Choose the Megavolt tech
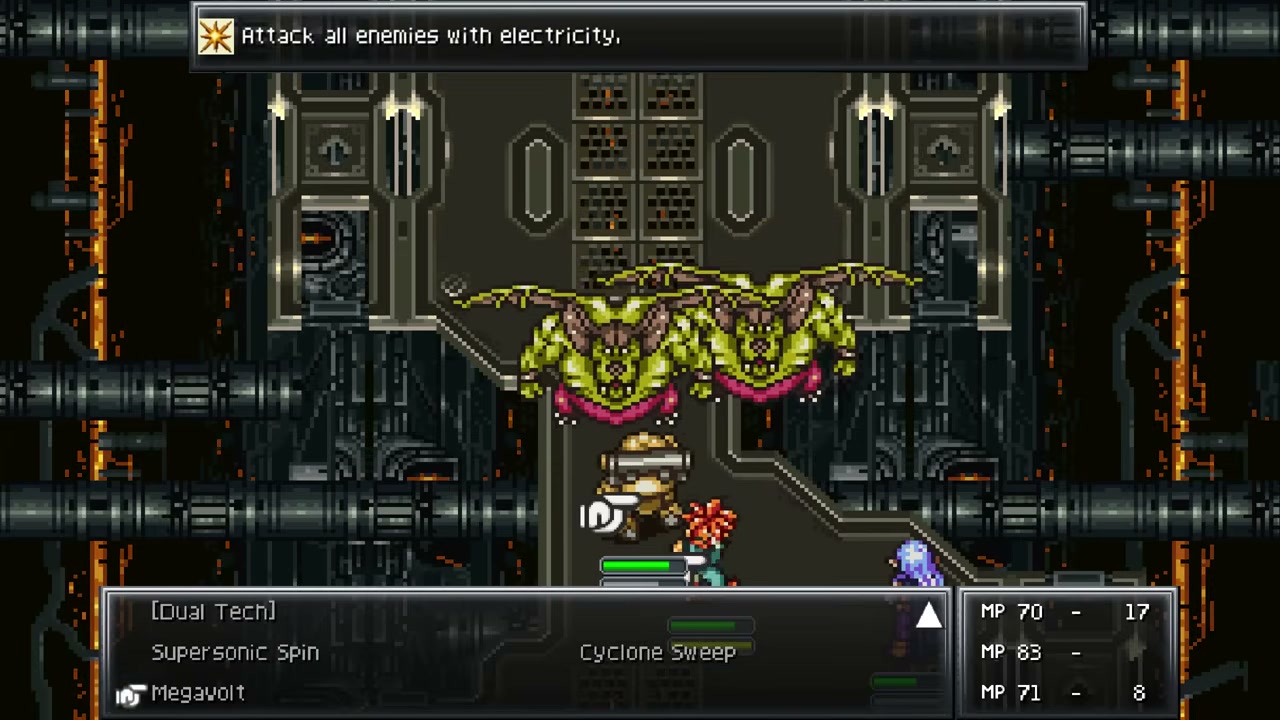The image size is (1280, 720). [198, 692]
